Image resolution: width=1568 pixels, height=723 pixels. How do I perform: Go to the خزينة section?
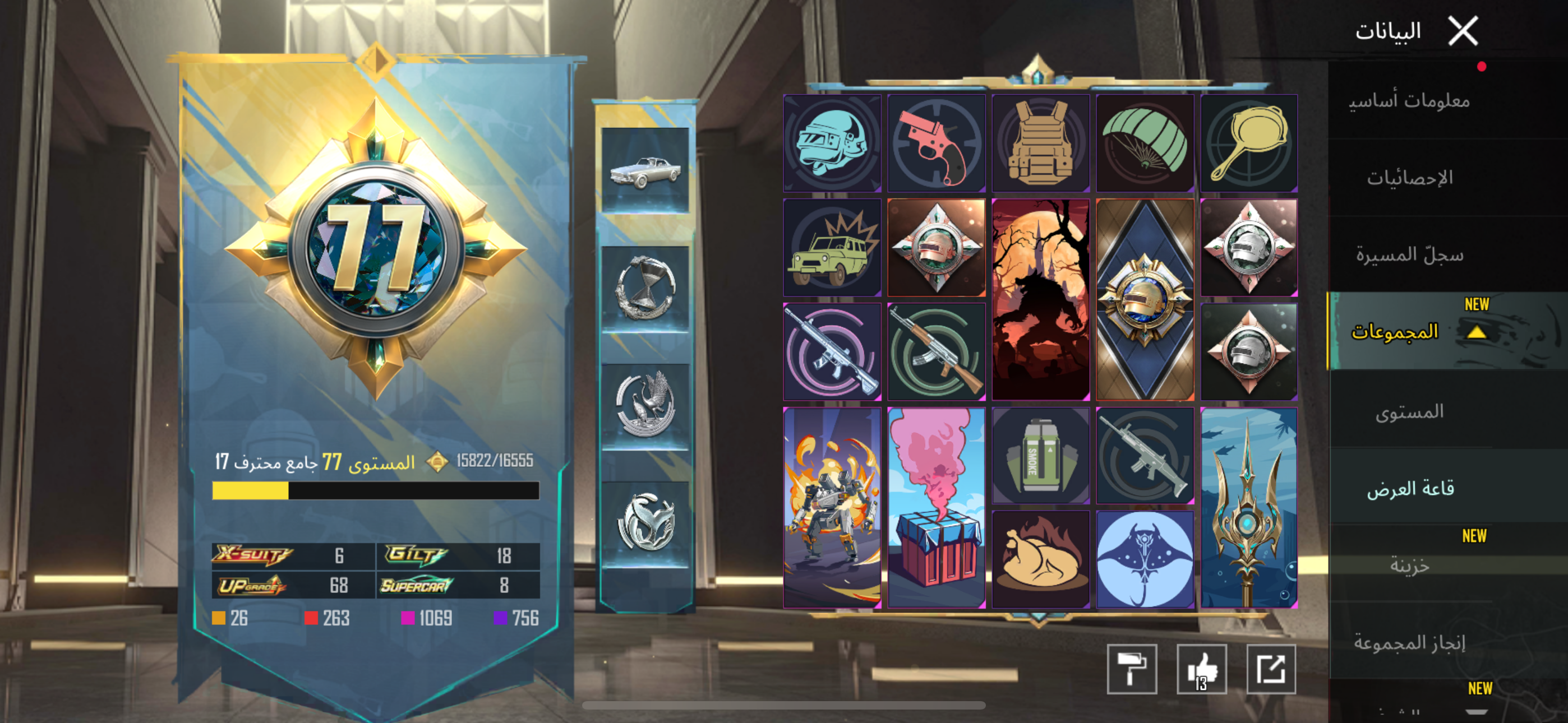[1409, 566]
